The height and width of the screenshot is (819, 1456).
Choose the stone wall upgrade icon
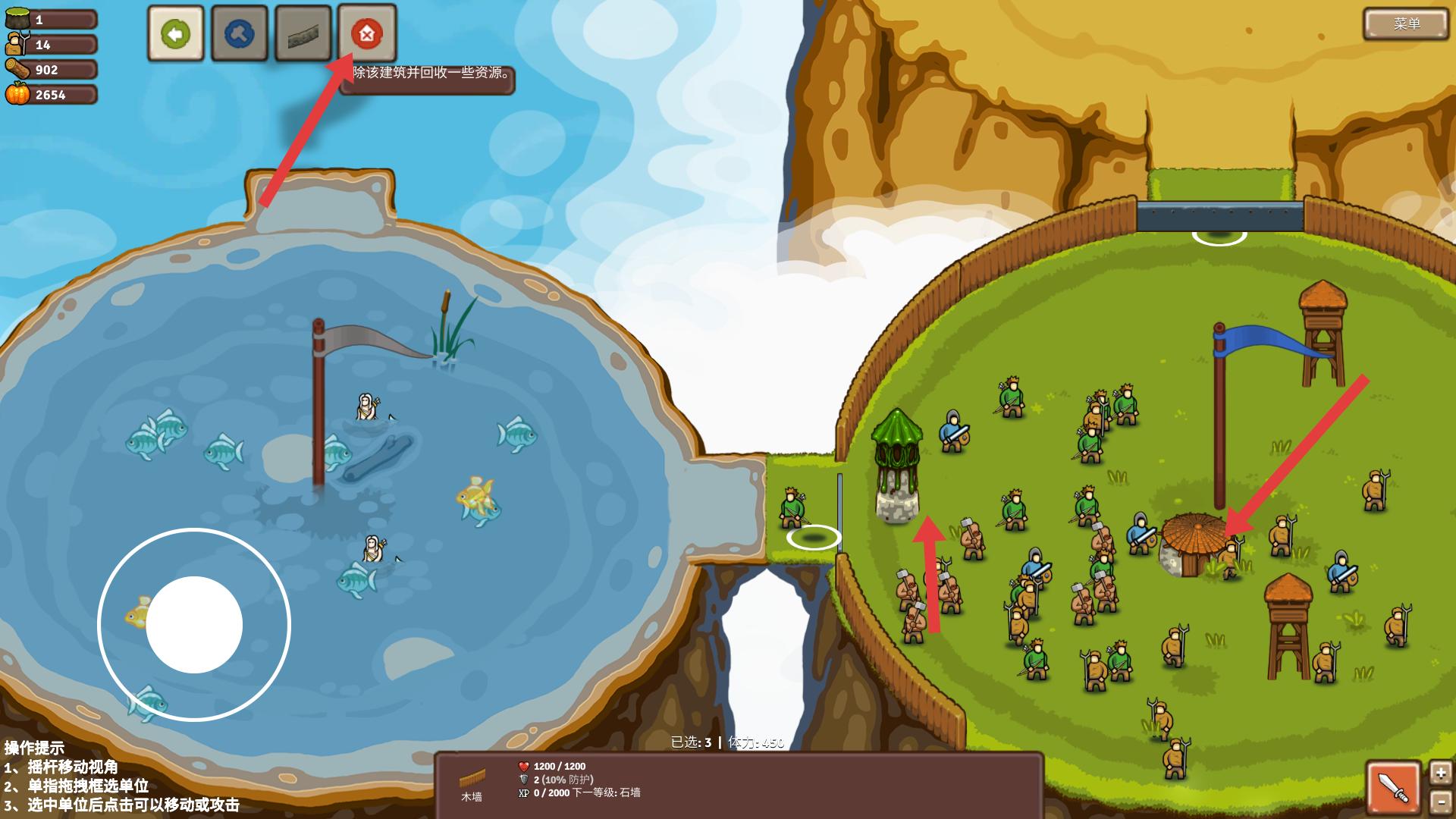(x=303, y=33)
